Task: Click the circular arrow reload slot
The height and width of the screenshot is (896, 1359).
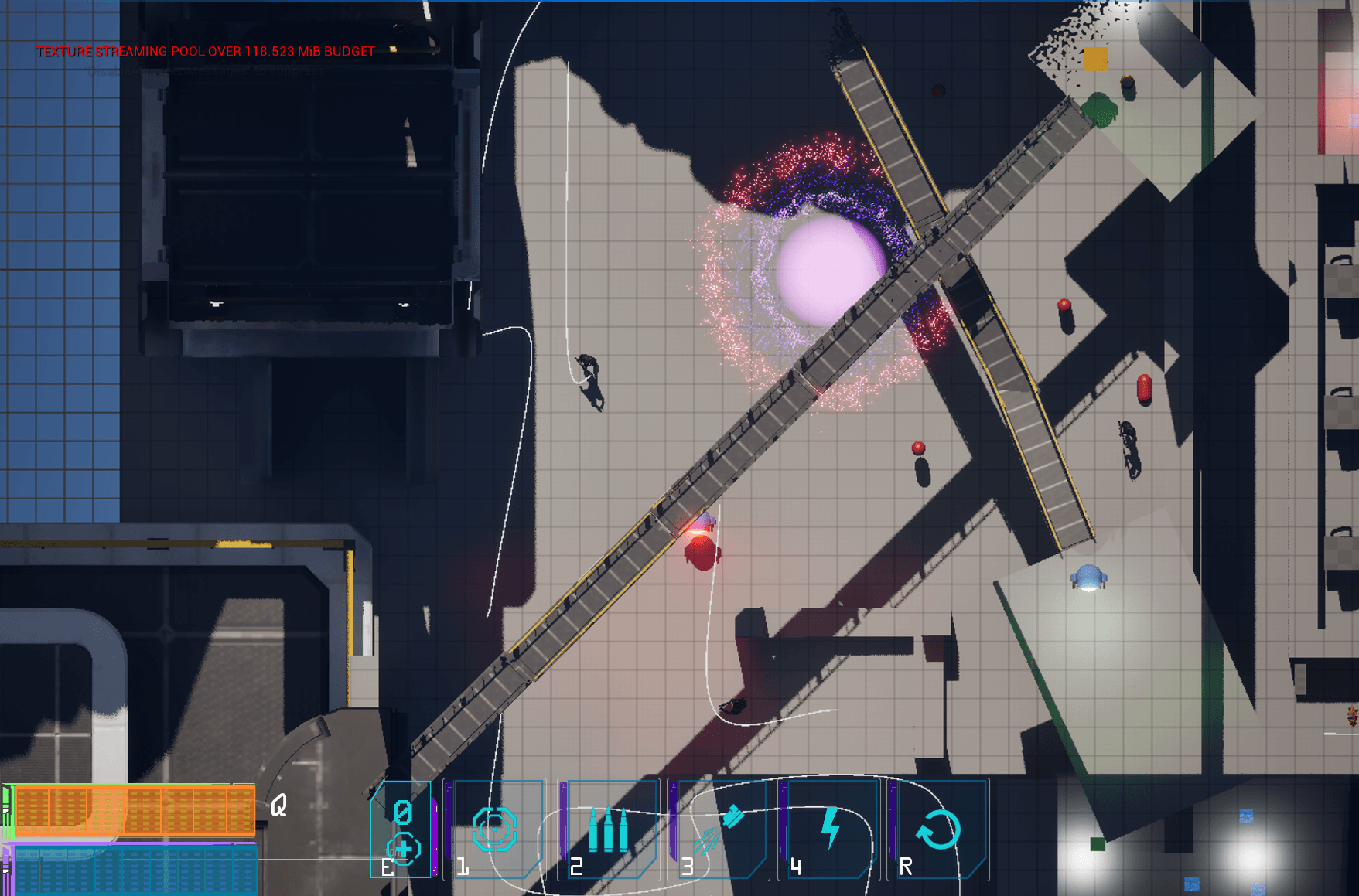Action: (x=938, y=829)
